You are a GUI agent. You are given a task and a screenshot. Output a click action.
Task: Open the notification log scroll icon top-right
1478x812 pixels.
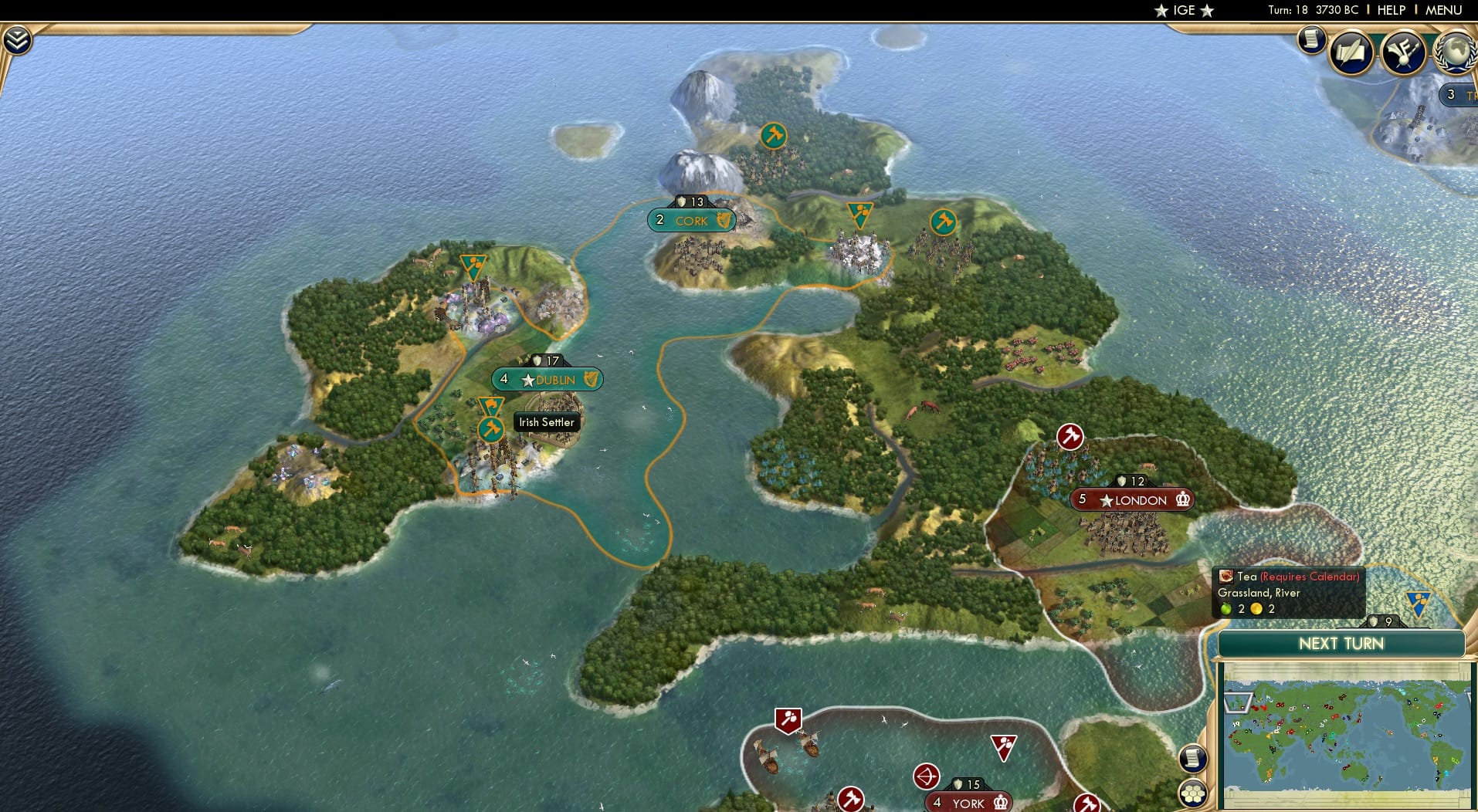pos(1311,39)
